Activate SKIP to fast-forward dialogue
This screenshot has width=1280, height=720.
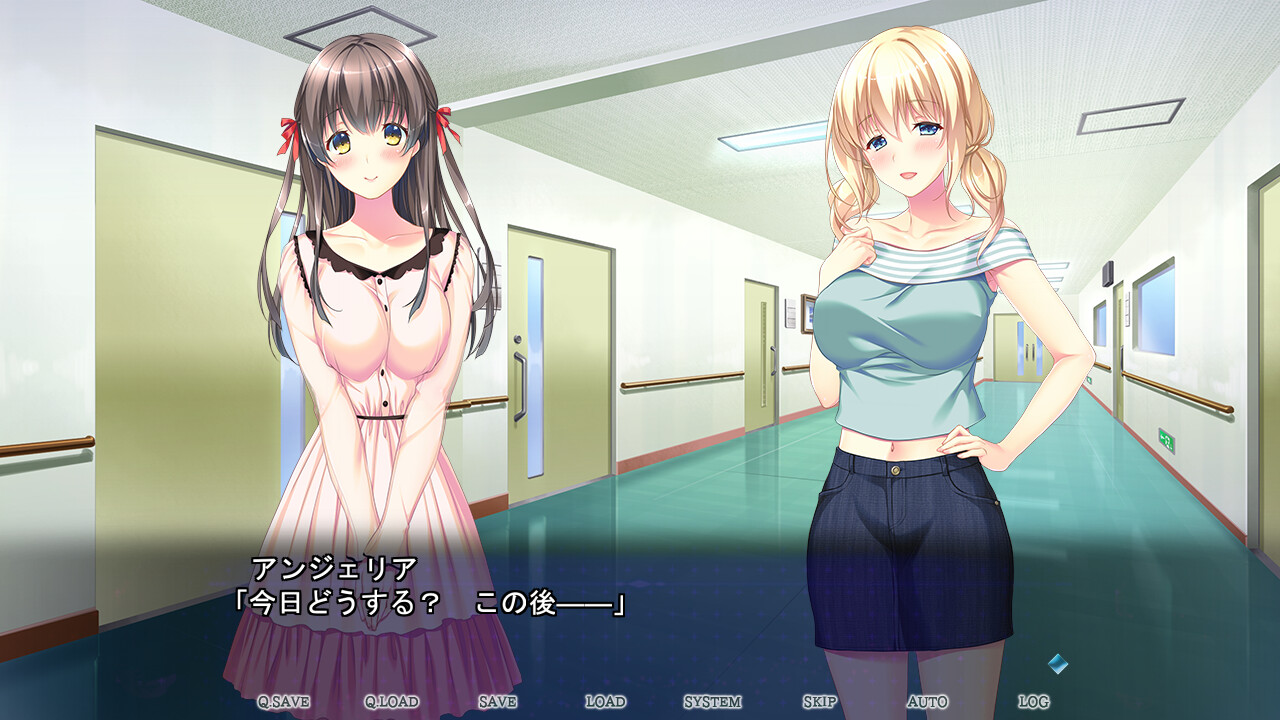pyautogui.click(x=819, y=702)
